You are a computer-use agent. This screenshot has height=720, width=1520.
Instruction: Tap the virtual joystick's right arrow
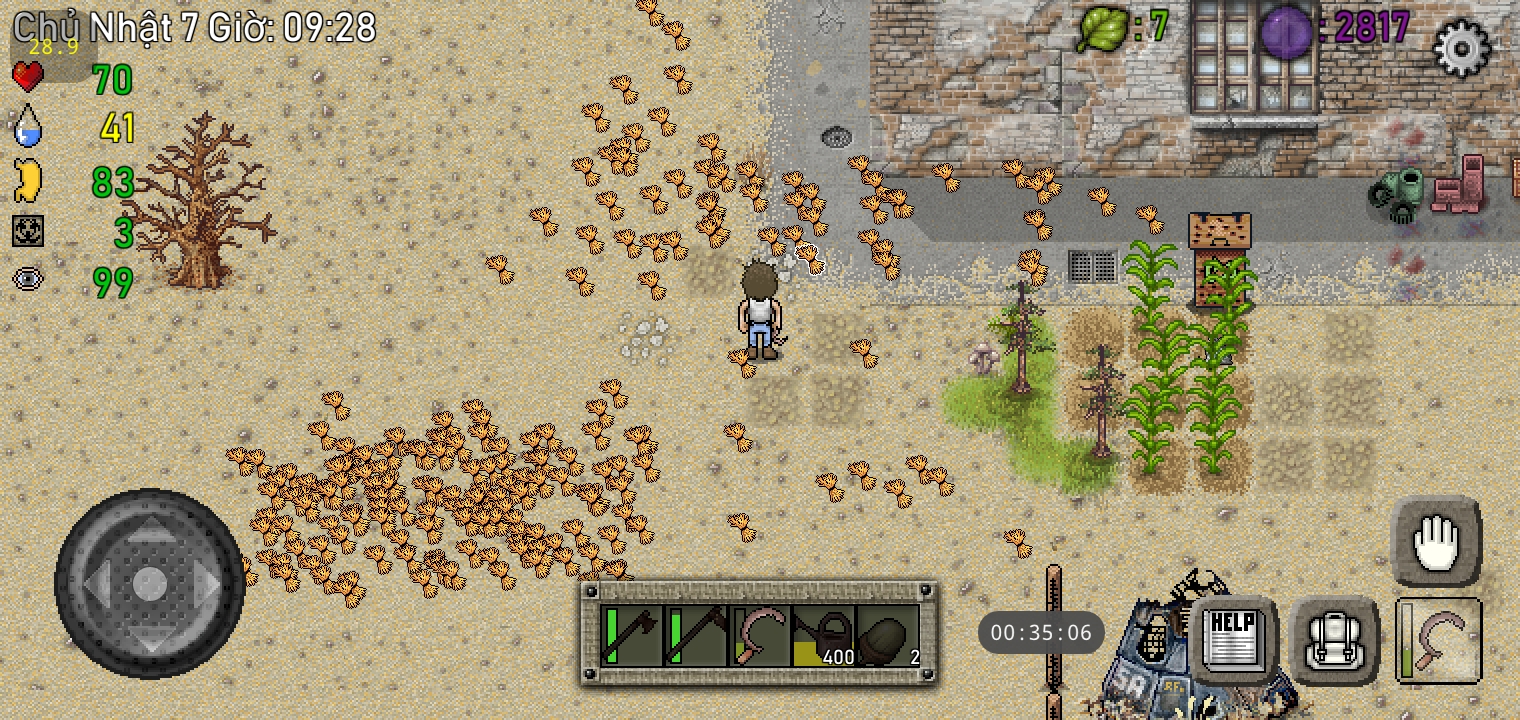click(204, 582)
